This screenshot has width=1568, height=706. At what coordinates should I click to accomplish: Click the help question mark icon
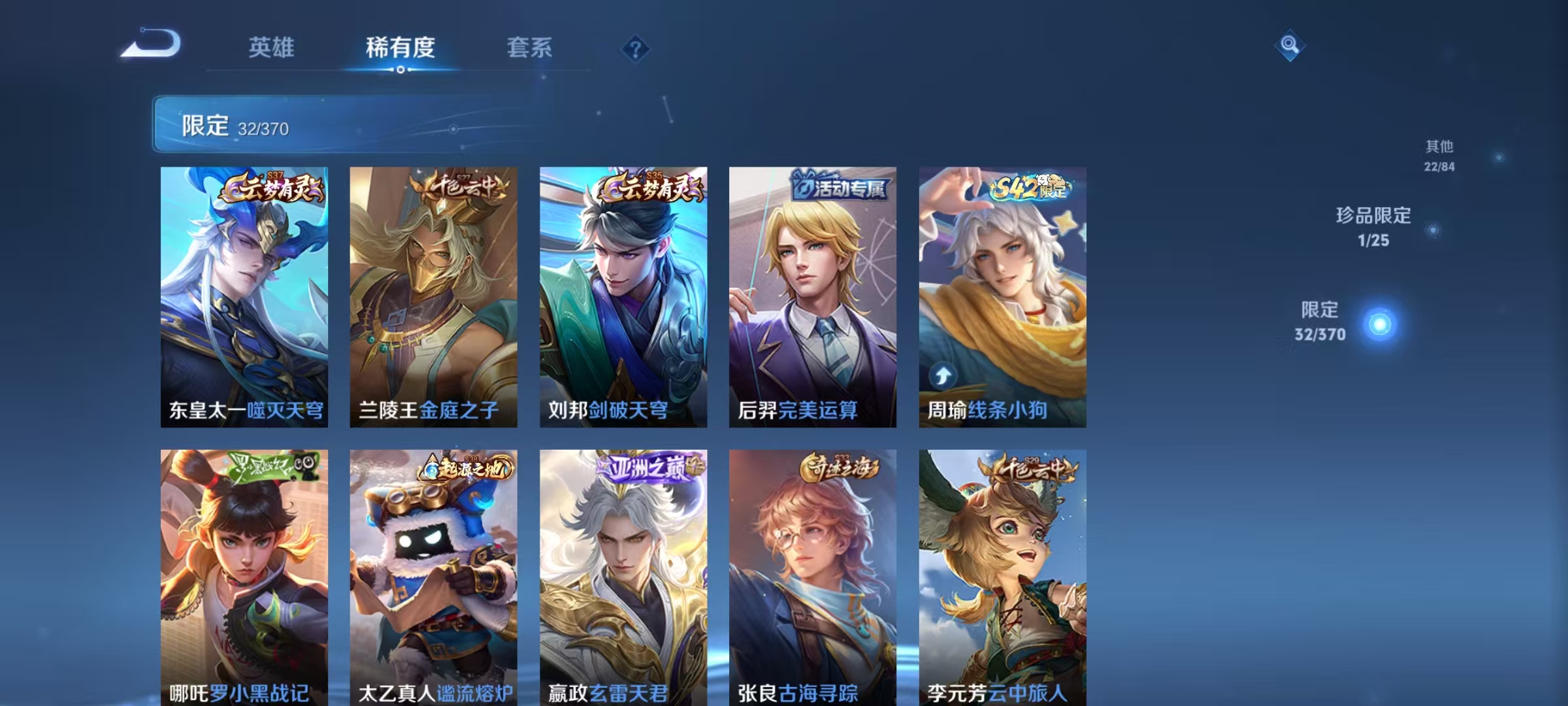pyautogui.click(x=637, y=49)
